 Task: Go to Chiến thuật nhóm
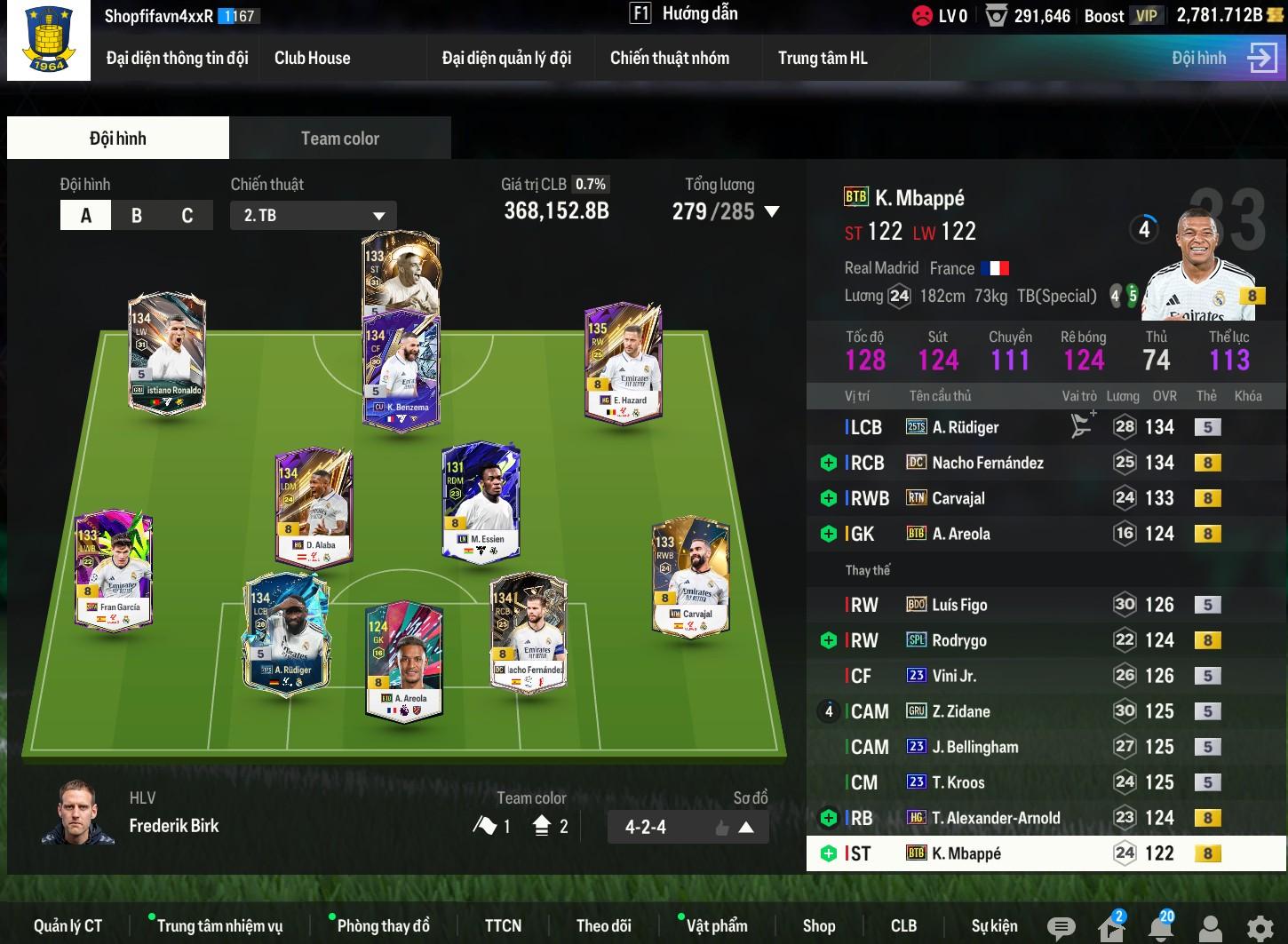click(669, 59)
